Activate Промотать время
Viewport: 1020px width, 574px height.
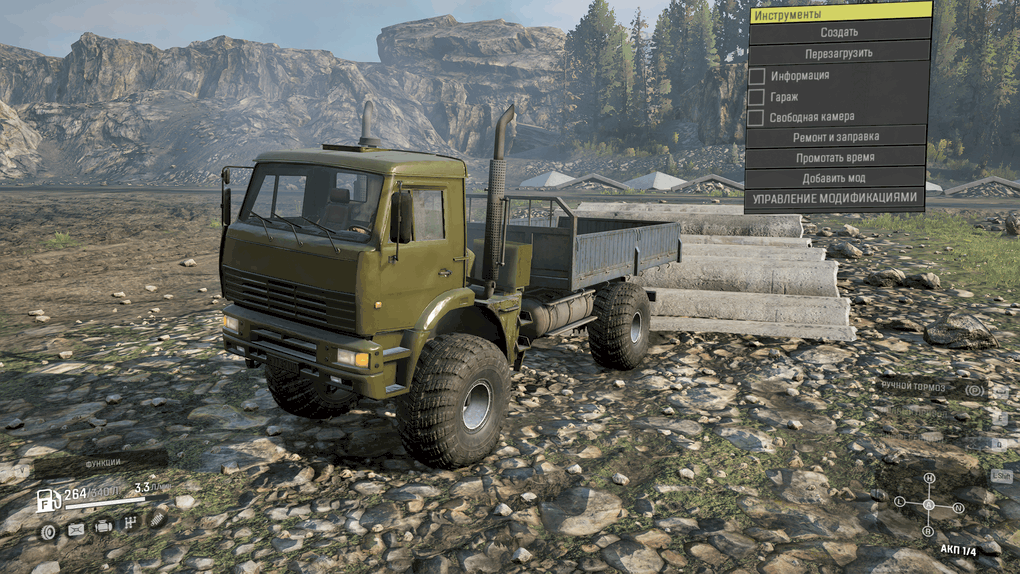click(838, 158)
